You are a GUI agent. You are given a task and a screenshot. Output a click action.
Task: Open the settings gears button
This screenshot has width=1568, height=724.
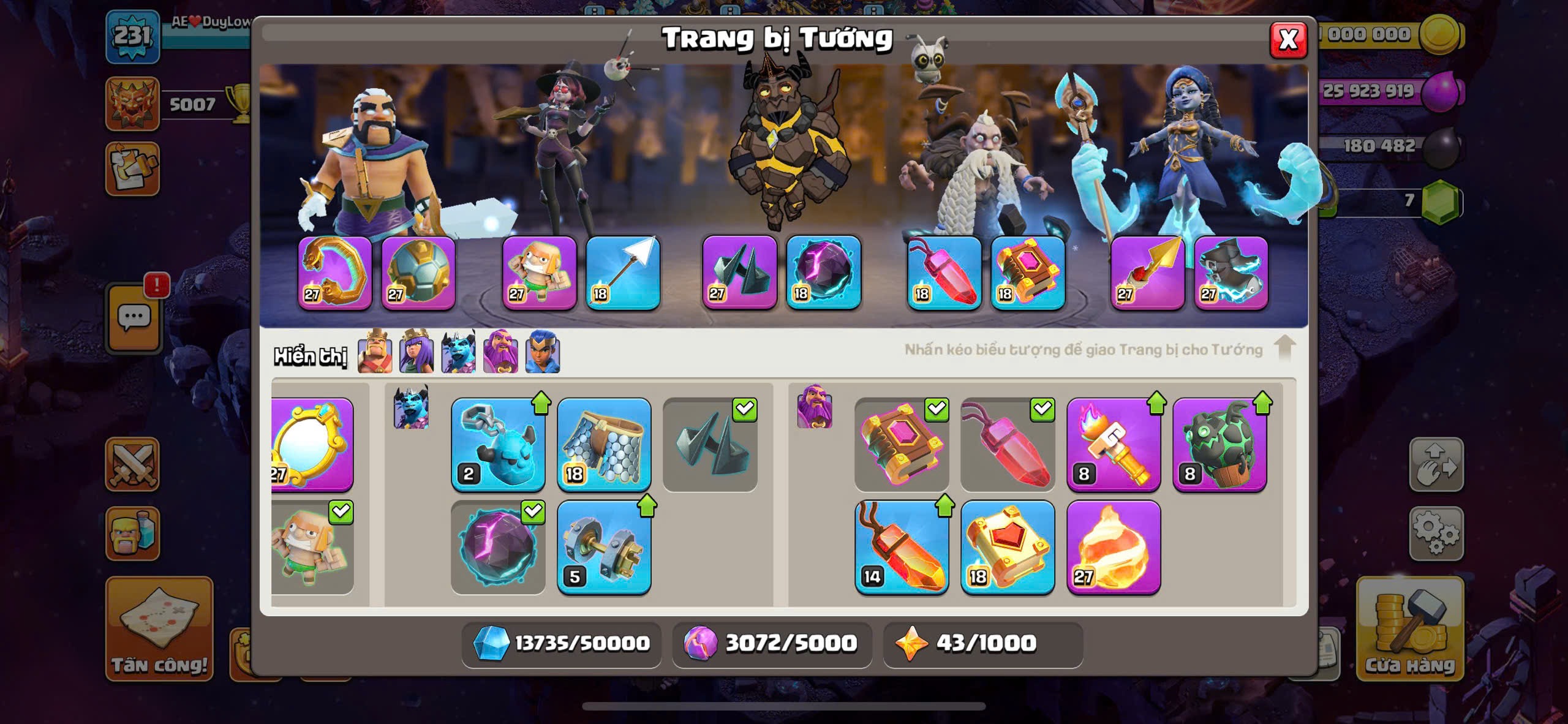pos(1436,534)
